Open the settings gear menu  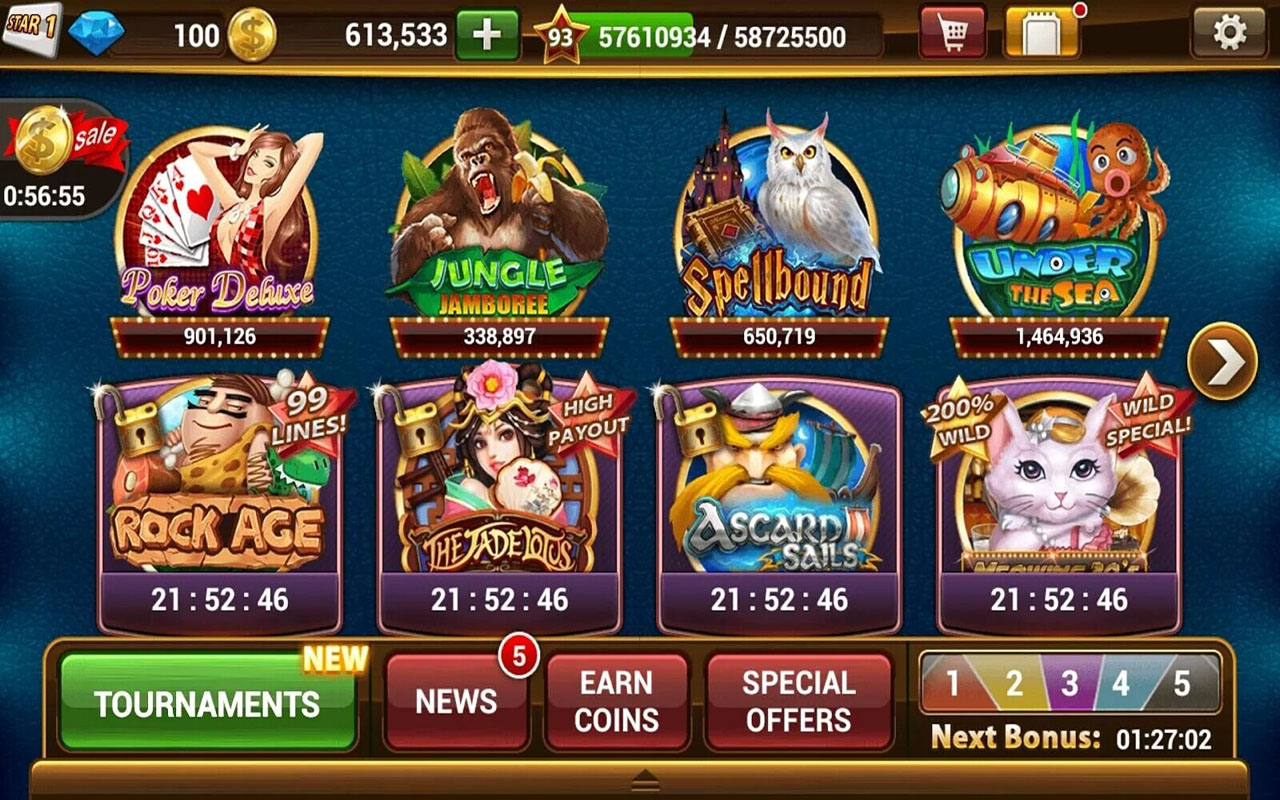(1228, 34)
